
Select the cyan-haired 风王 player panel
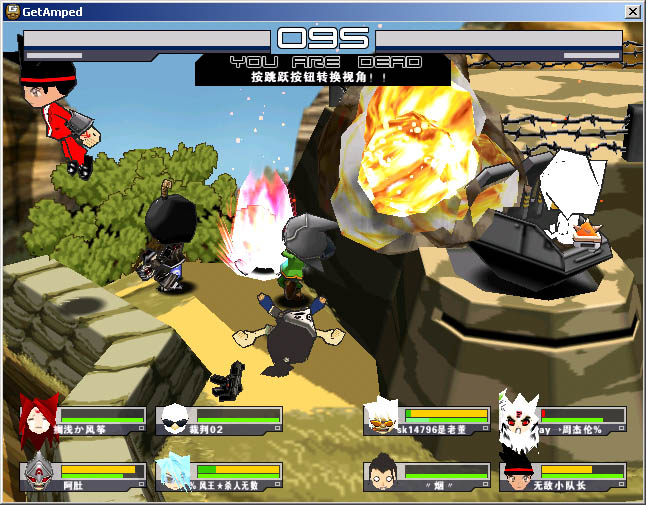[220, 476]
